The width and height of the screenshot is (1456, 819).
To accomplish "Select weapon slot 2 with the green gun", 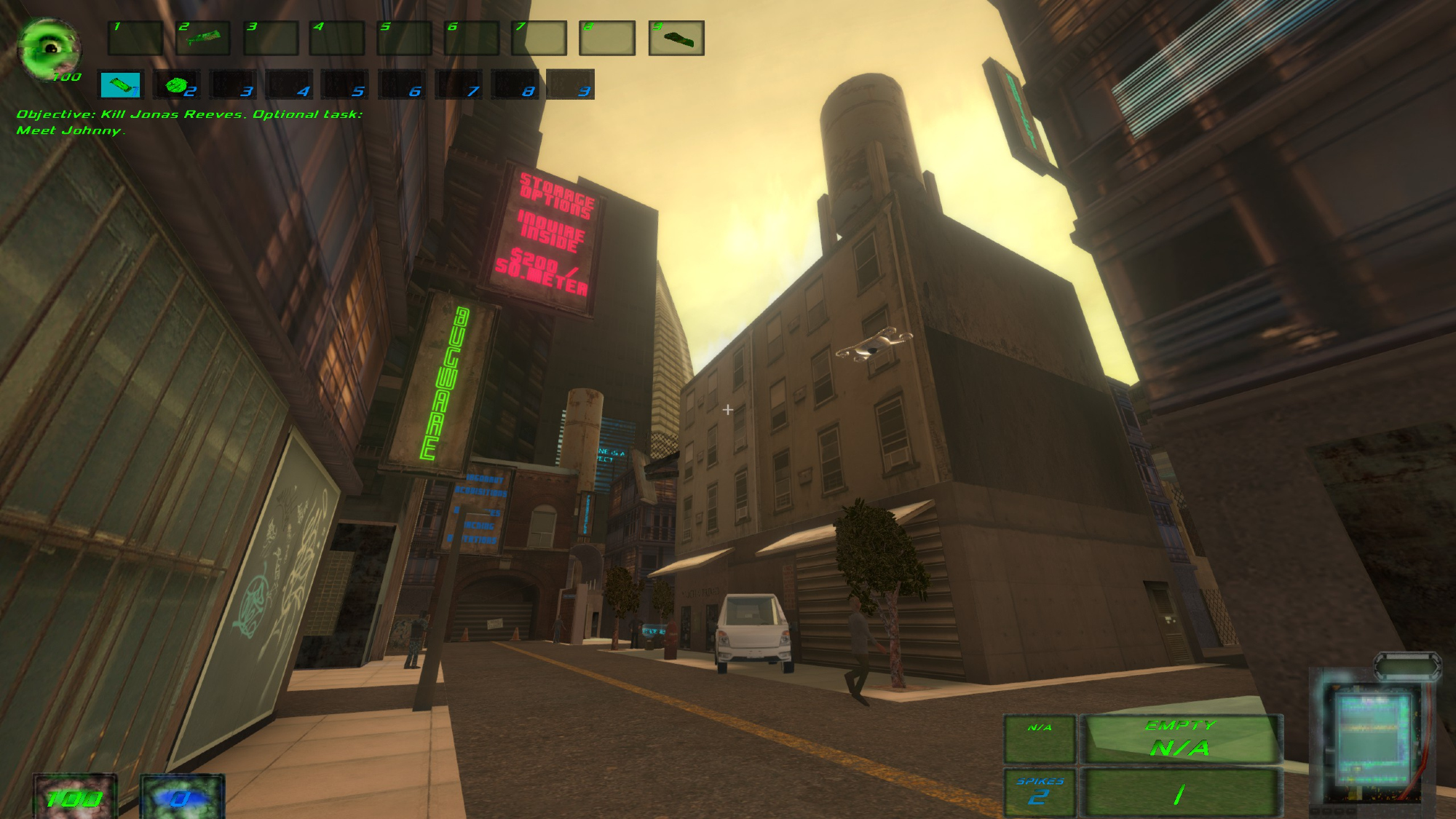I will [203, 38].
